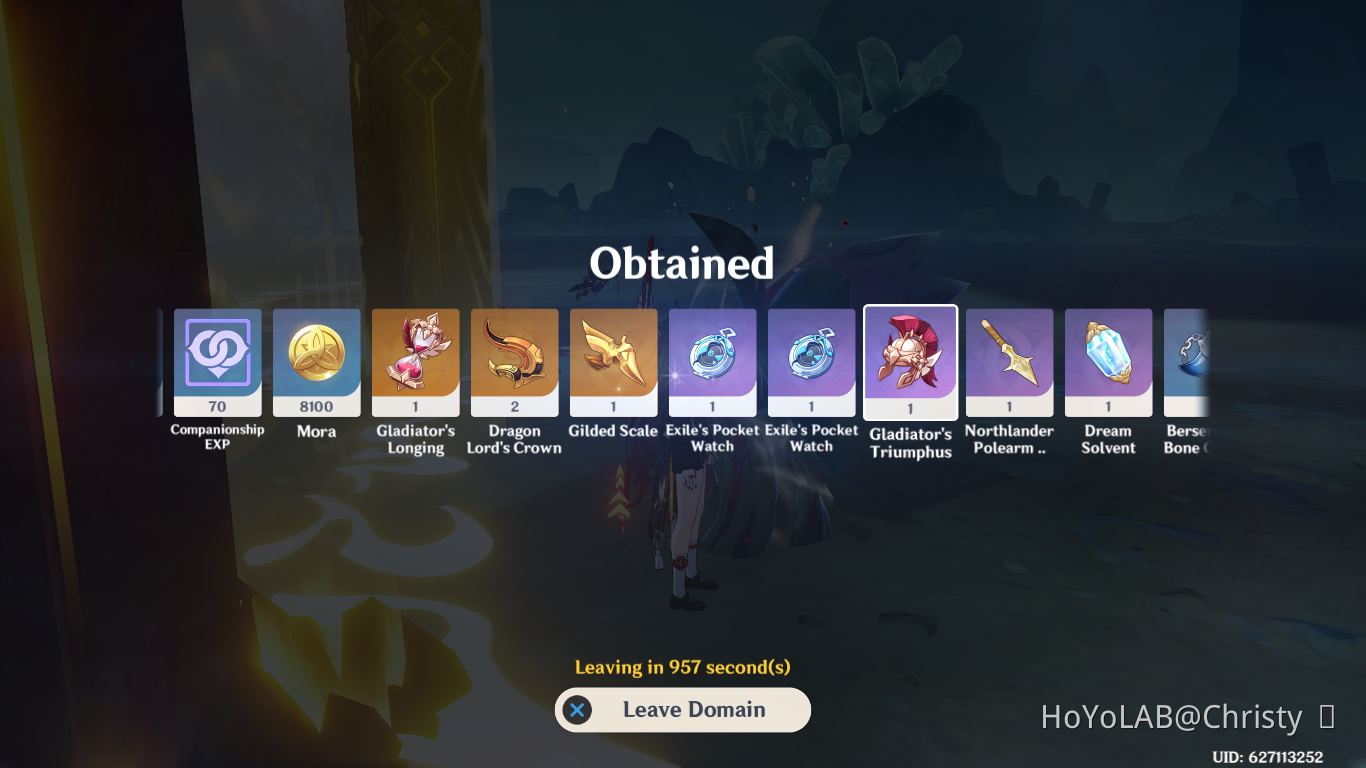Select the Dream Solvent crystal icon
Screen dimensions: 1366x768
pos(1108,362)
